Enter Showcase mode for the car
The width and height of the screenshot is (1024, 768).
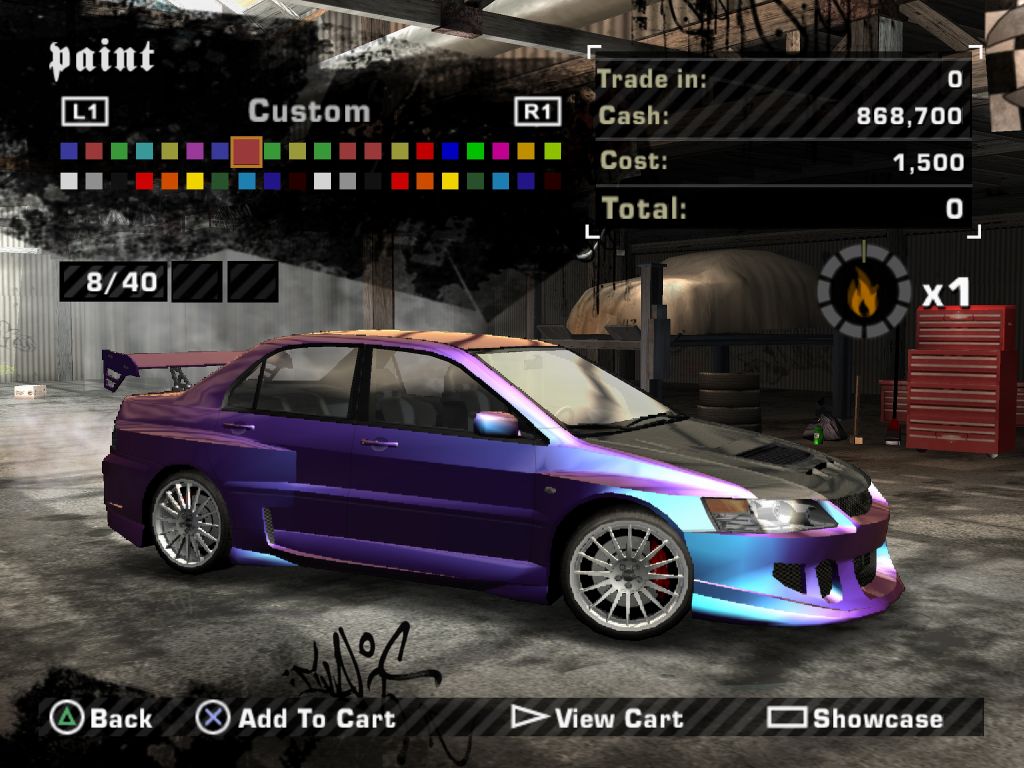(855, 718)
